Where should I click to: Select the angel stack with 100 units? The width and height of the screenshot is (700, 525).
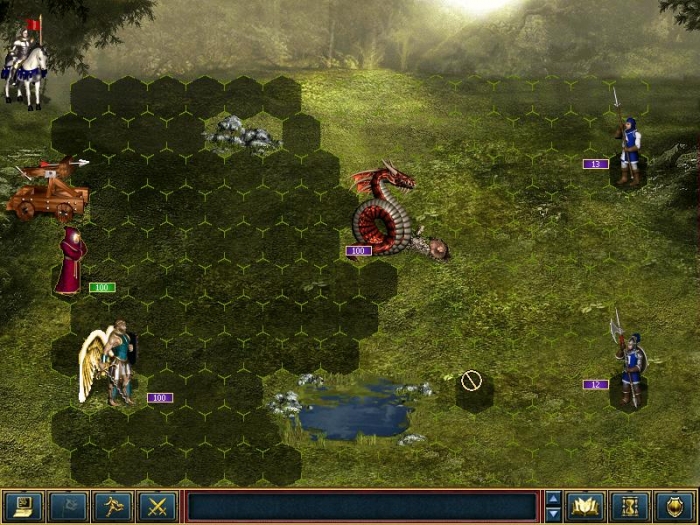tap(112, 365)
